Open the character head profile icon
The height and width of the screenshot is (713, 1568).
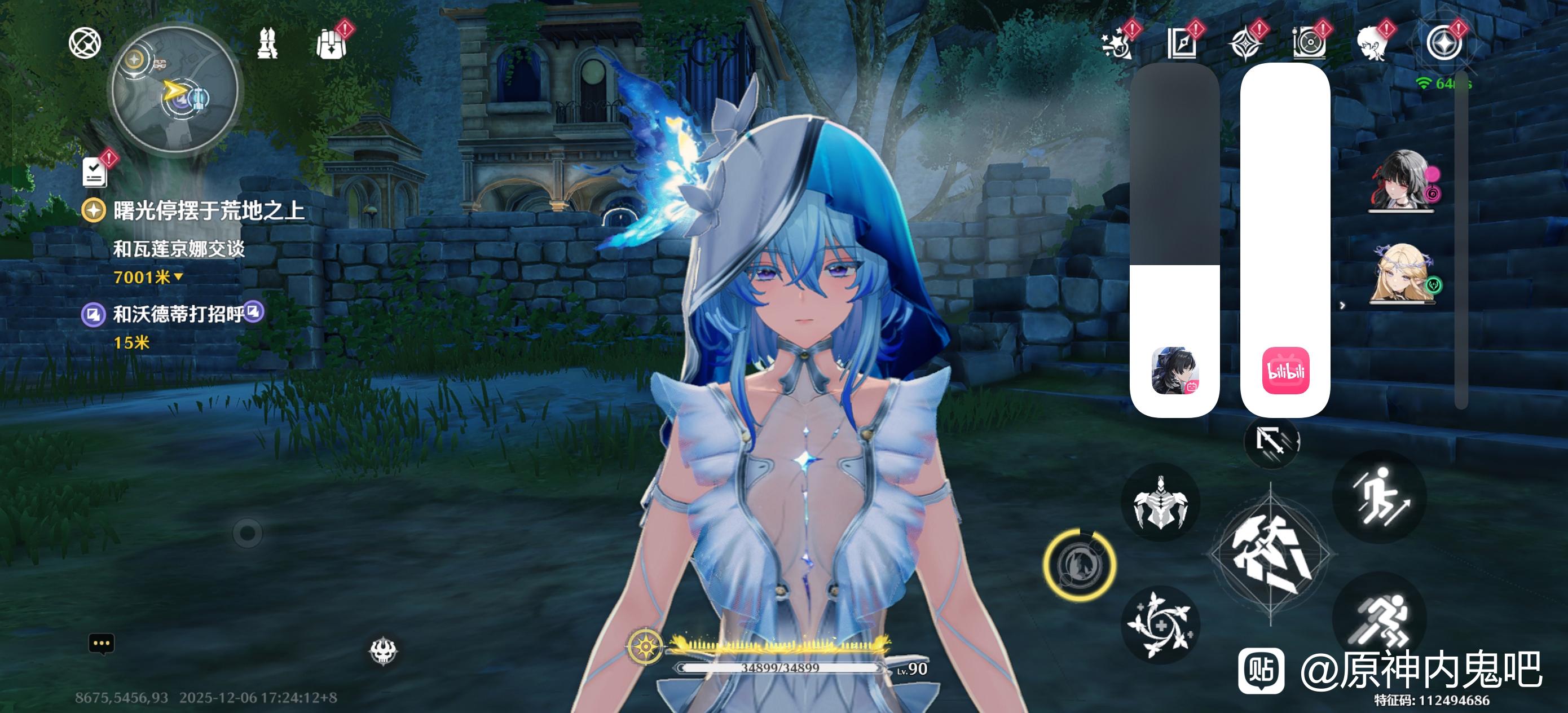coord(1373,44)
